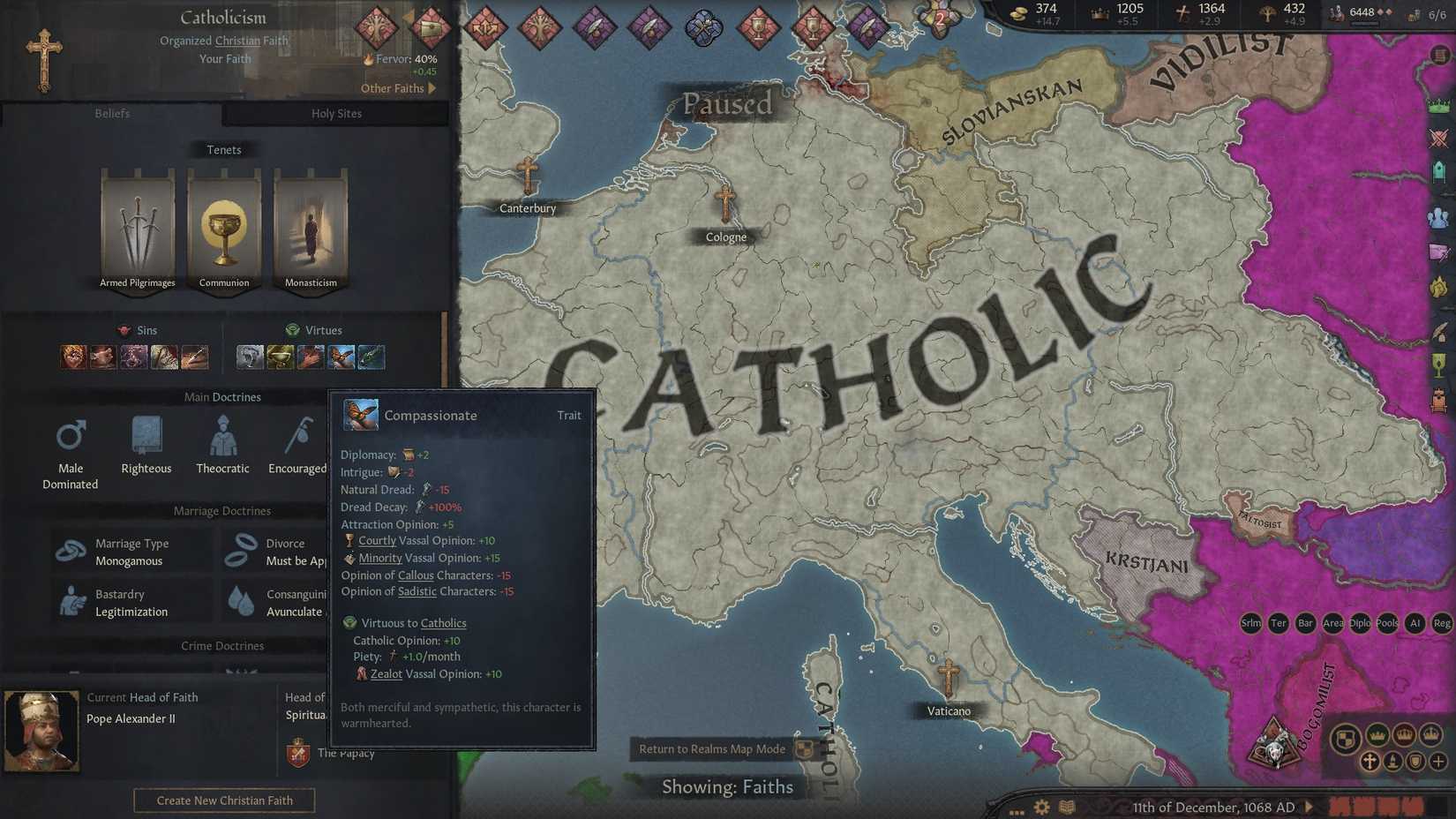This screenshot has width=1456, height=819.
Task: Toggle the Diplo map overlay
Action: tap(1360, 623)
